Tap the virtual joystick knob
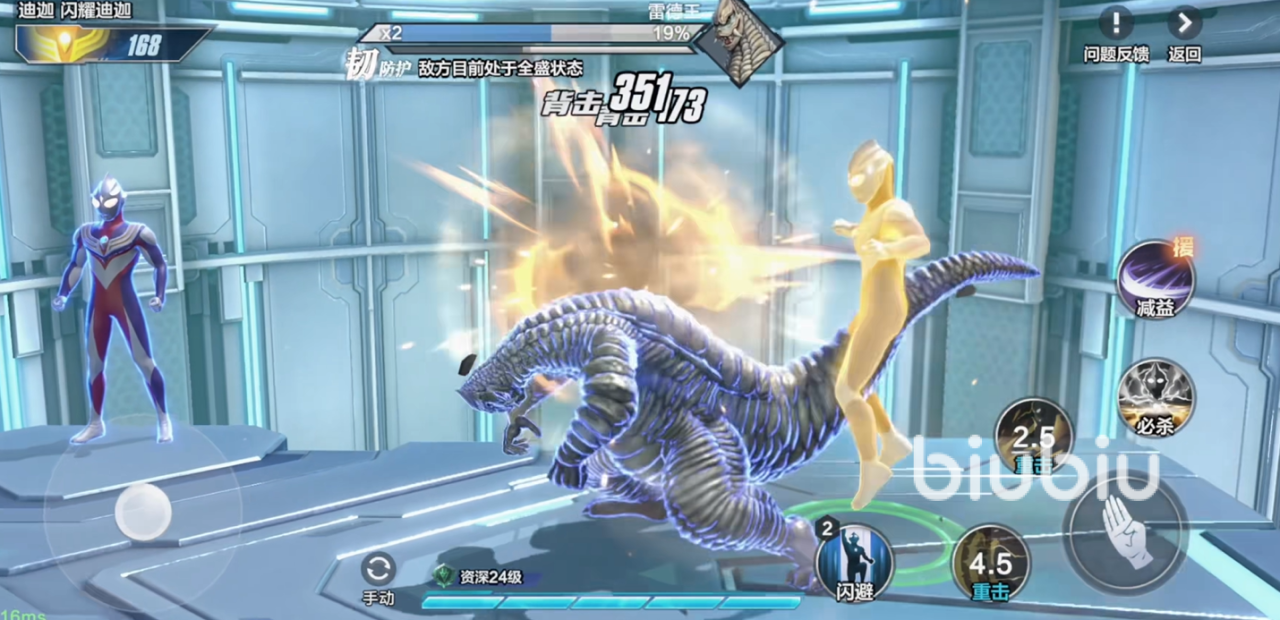This screenshot has height=620, width=1280. coord(143,512)
